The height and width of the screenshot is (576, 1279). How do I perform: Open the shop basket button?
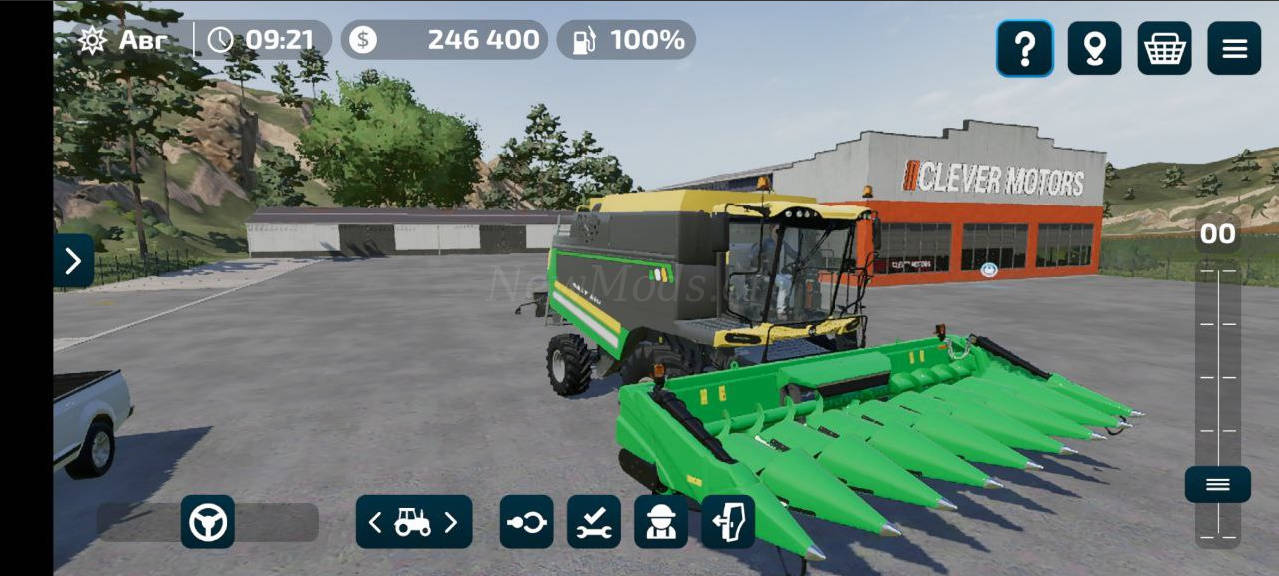1164,48
